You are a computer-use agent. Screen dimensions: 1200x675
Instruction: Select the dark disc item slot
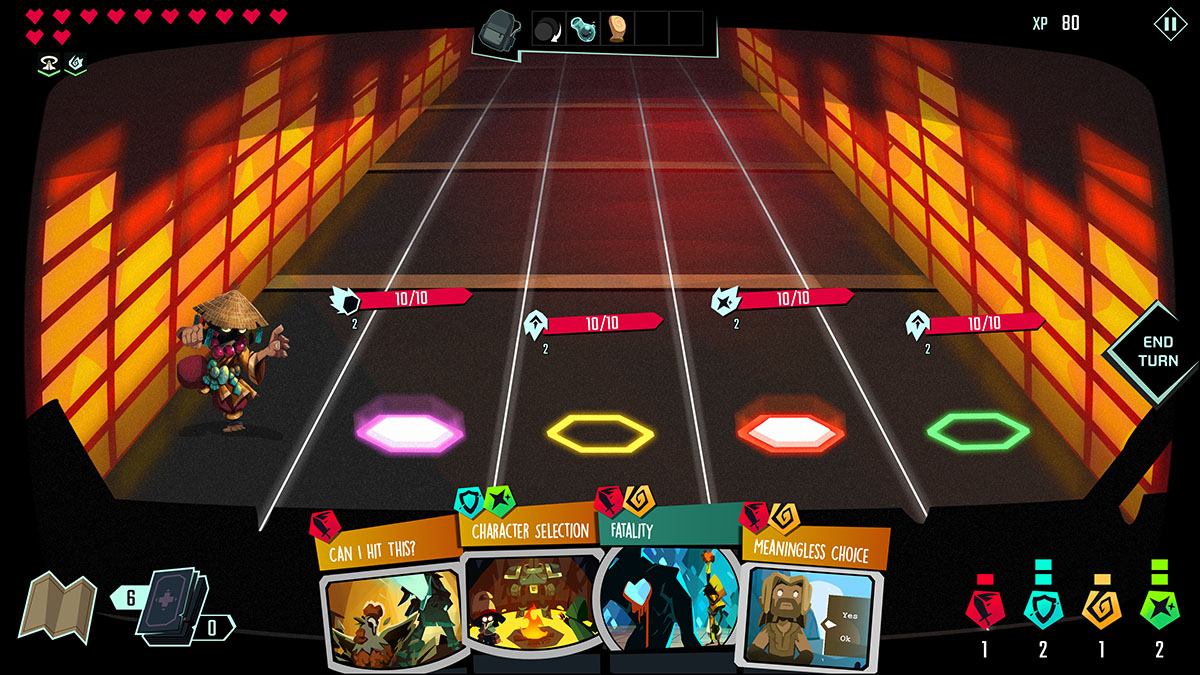click(549, 29)
